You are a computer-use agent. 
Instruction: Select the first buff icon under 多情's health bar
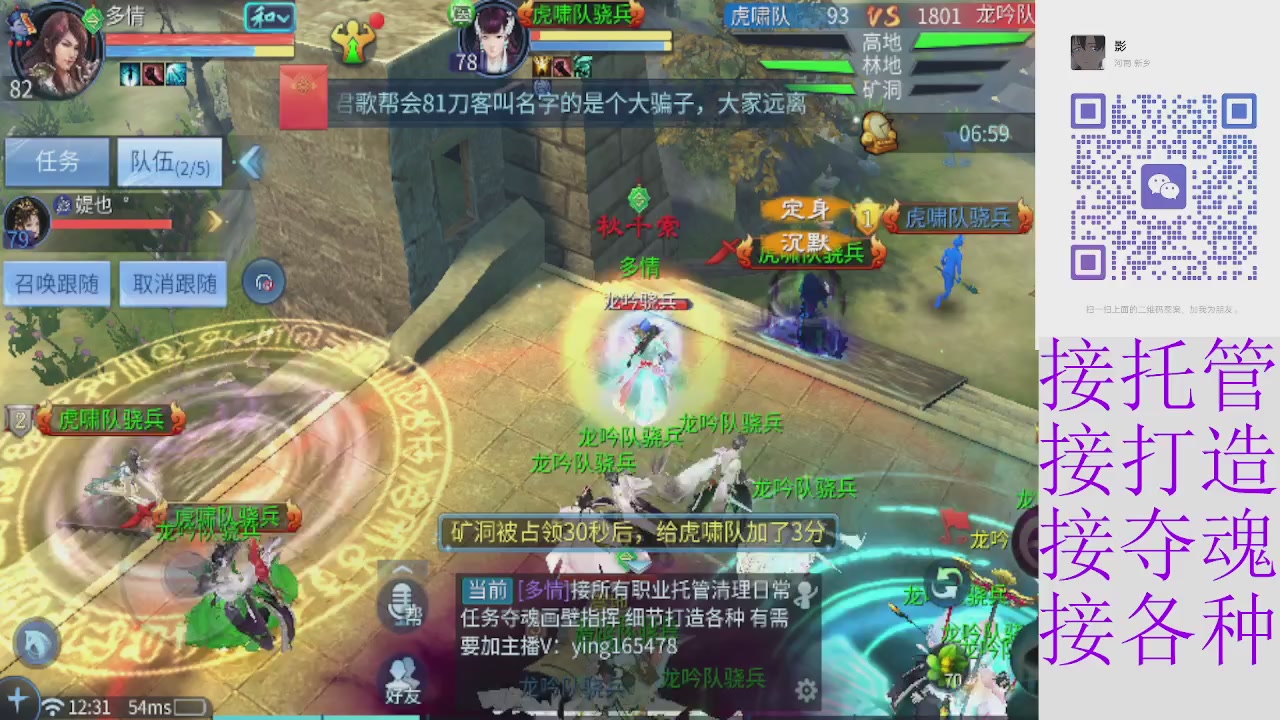click(x=131, y=74)
